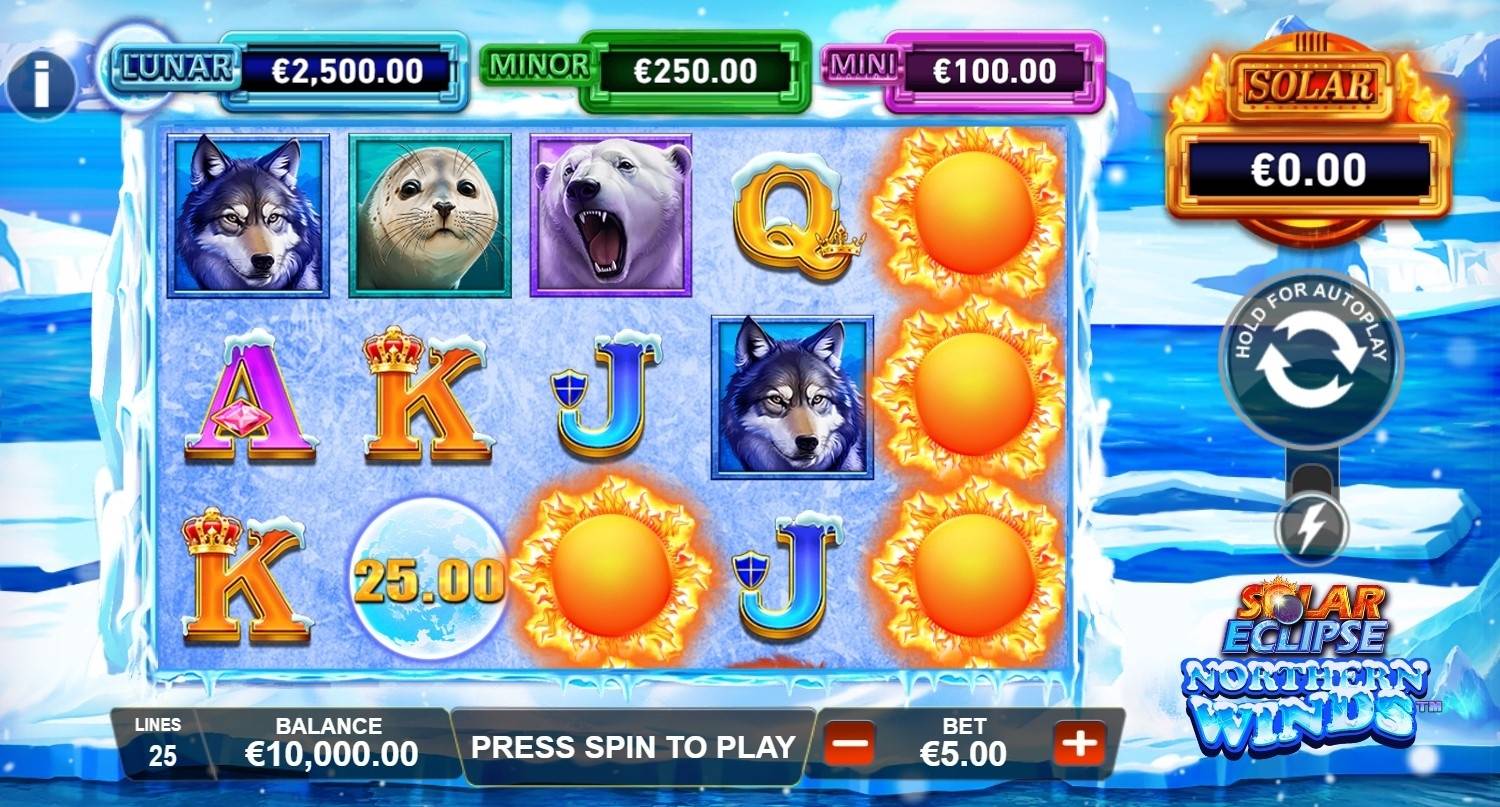Open the game info panel
Image resolution: width=1500 pixels, height=807 pixels.
pos(41,83)
